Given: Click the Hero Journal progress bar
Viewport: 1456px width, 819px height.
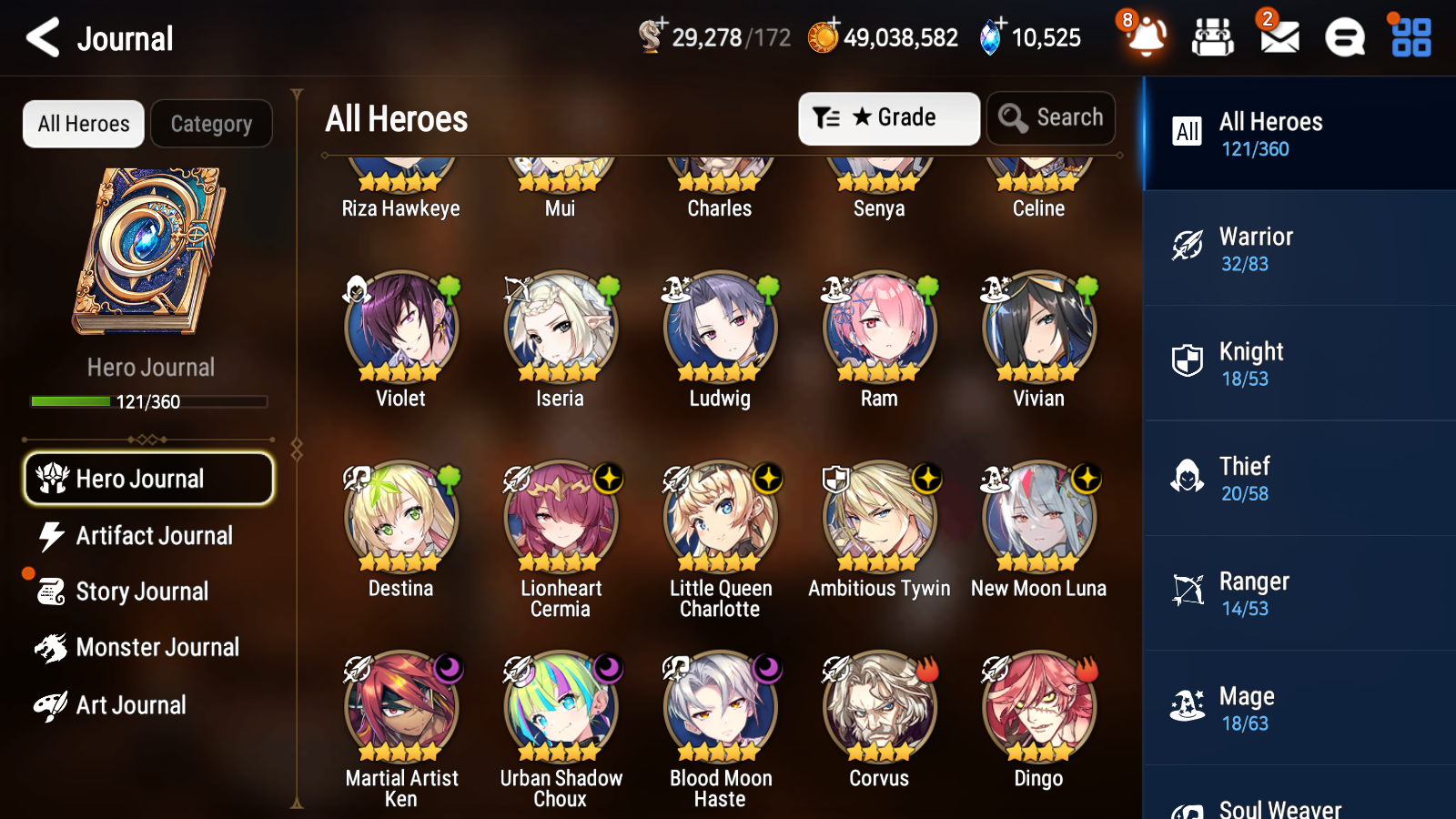Looking at the screenshot, I should tap(148, 400).
